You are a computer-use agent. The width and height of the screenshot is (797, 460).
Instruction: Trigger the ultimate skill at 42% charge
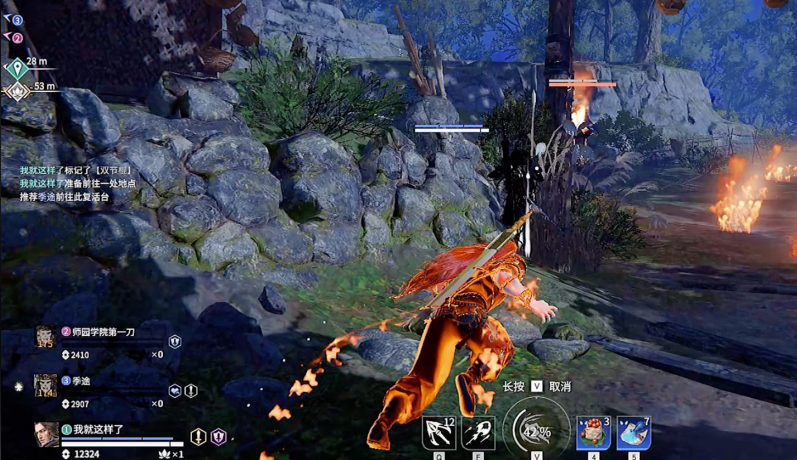tap(536, 432)
